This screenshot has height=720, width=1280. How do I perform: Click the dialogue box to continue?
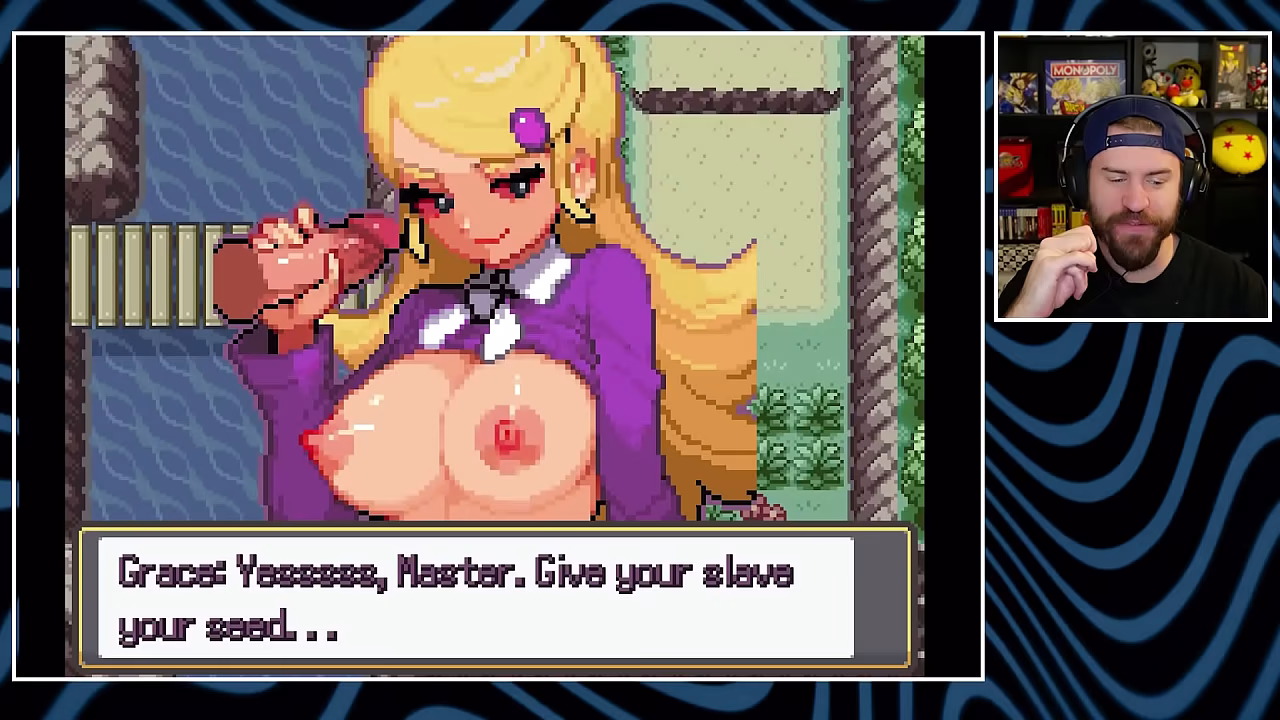pyautogui.click(x=494, y=598)
